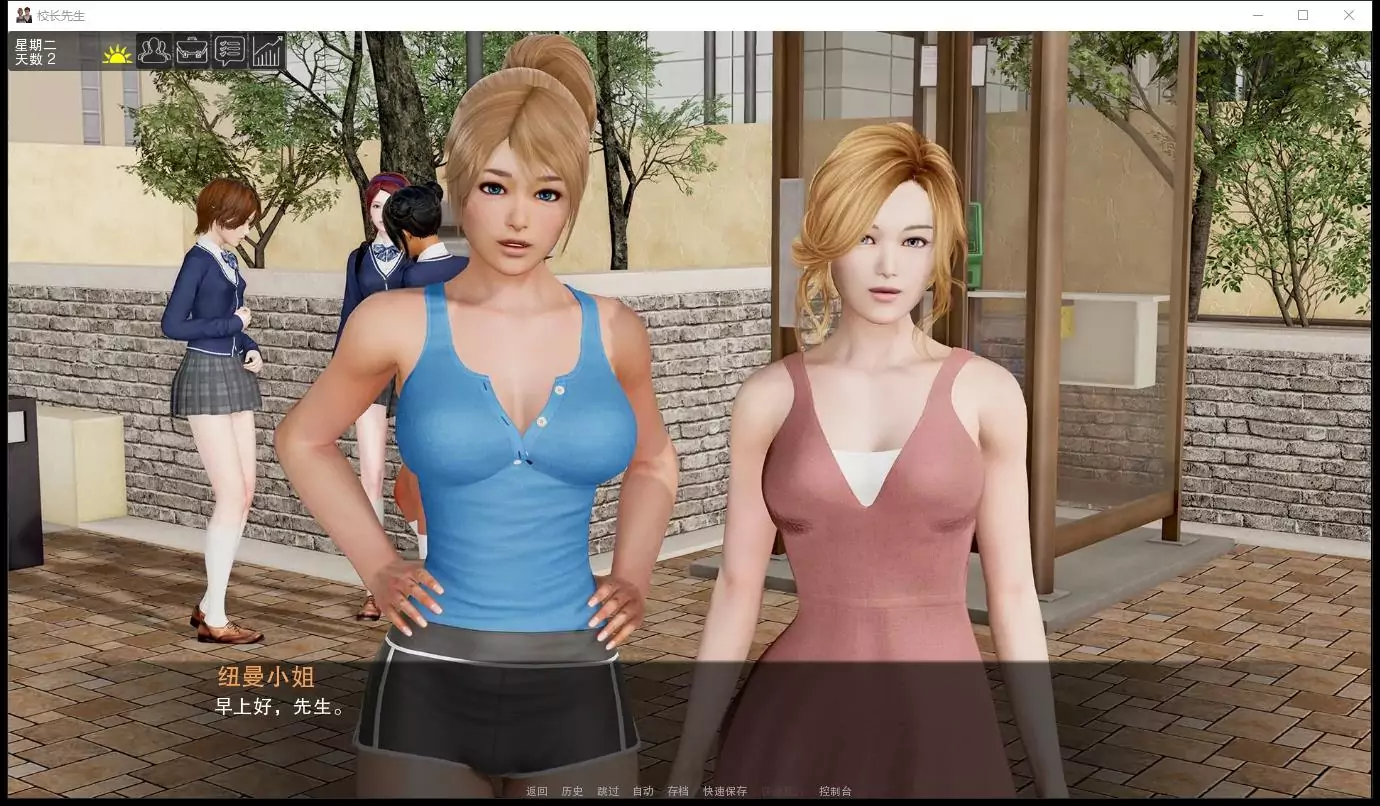The width and height of the screenshot is (1380, 806).
Task: Click the 天数 2 day counter
Action: pyautogui.click(x=36, y=57)
